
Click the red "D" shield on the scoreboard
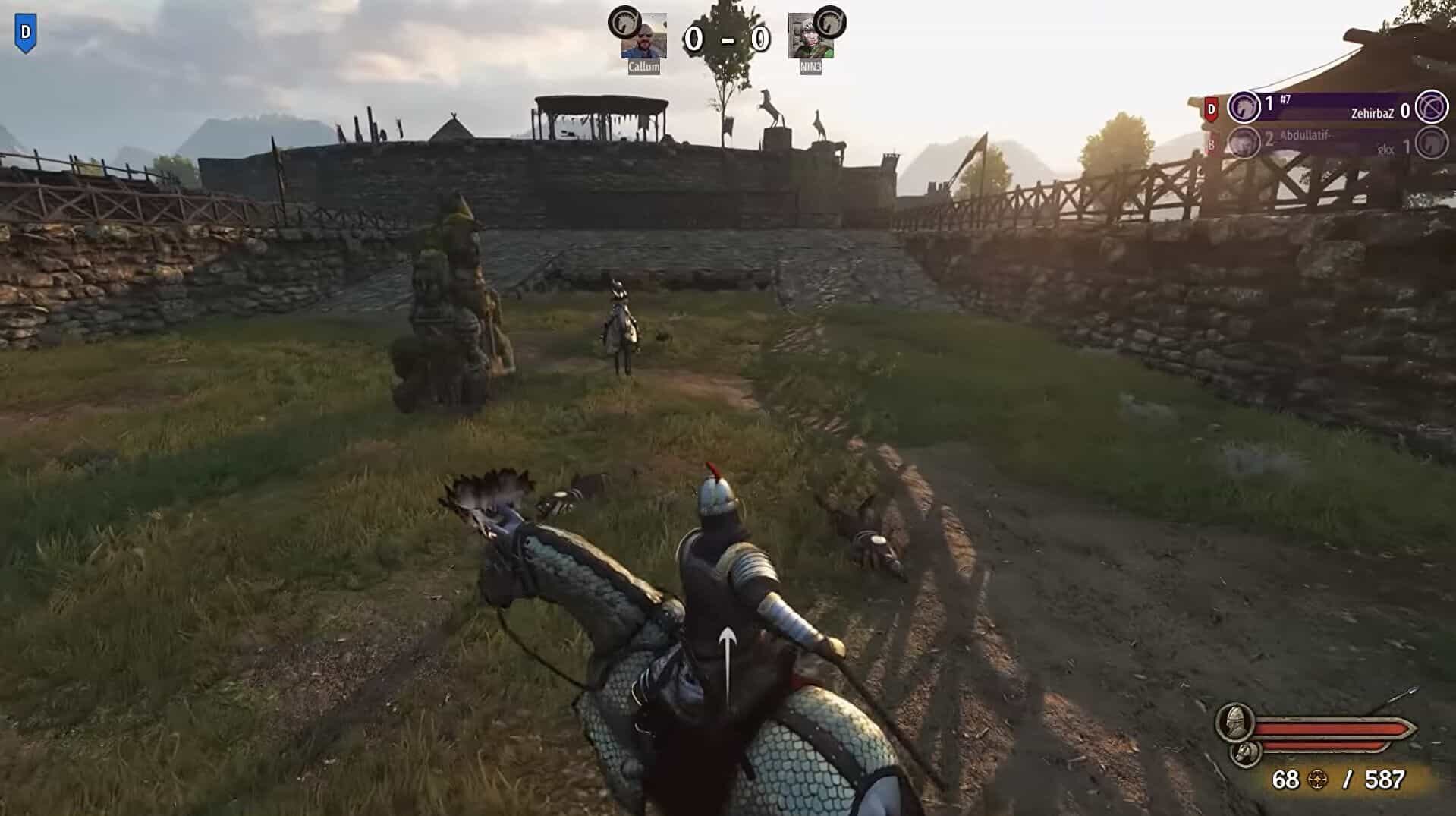coord(1212,109)
